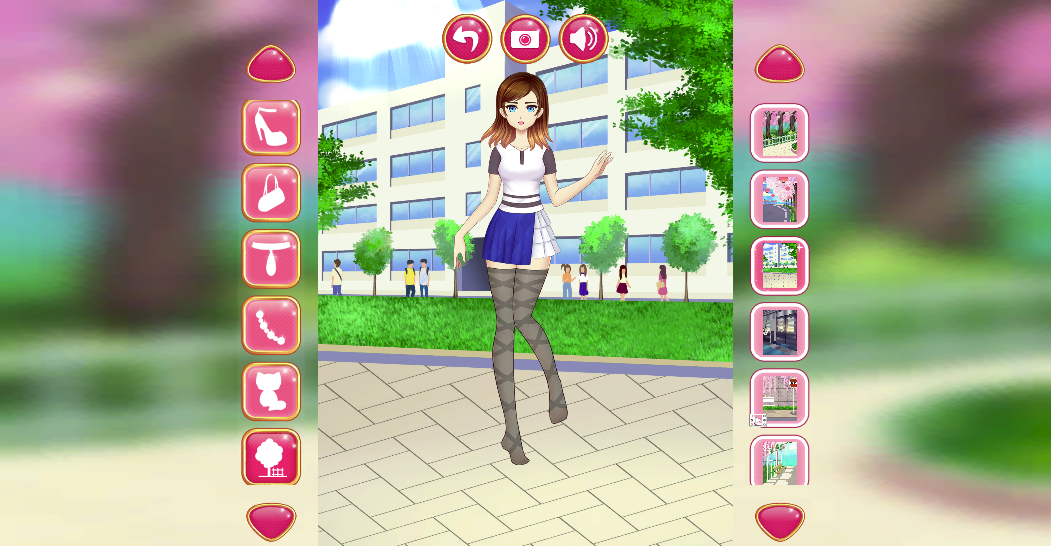
Task: Choose the necklace category
Action: coord(271,259)
